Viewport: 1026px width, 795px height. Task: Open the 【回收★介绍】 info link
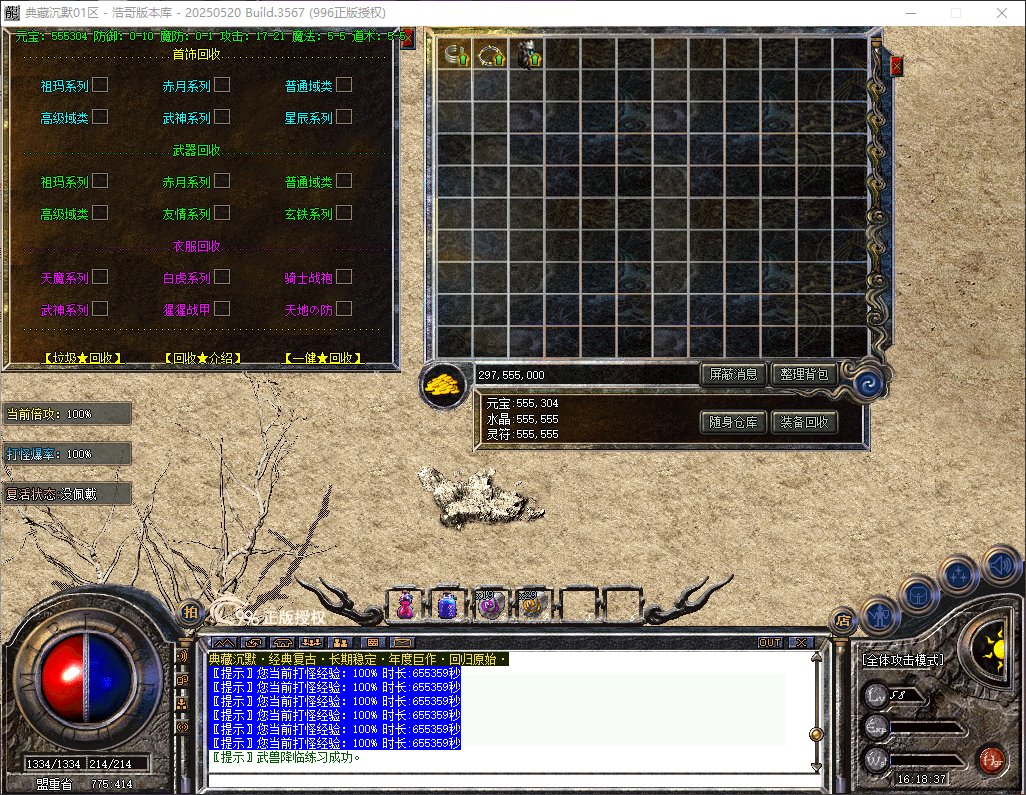(203, 357)
